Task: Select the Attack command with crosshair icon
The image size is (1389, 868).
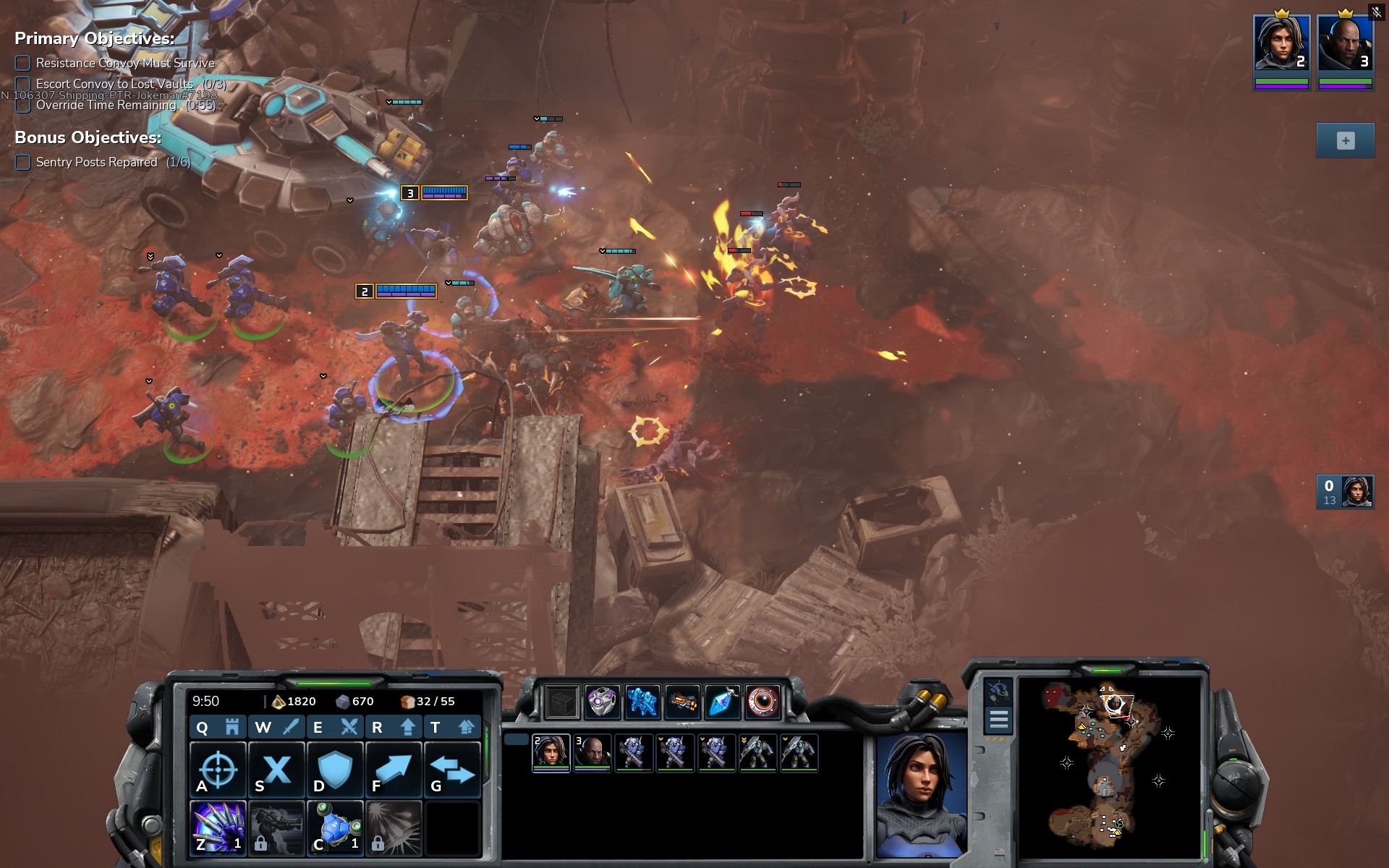Action: [x=218, y=770]
